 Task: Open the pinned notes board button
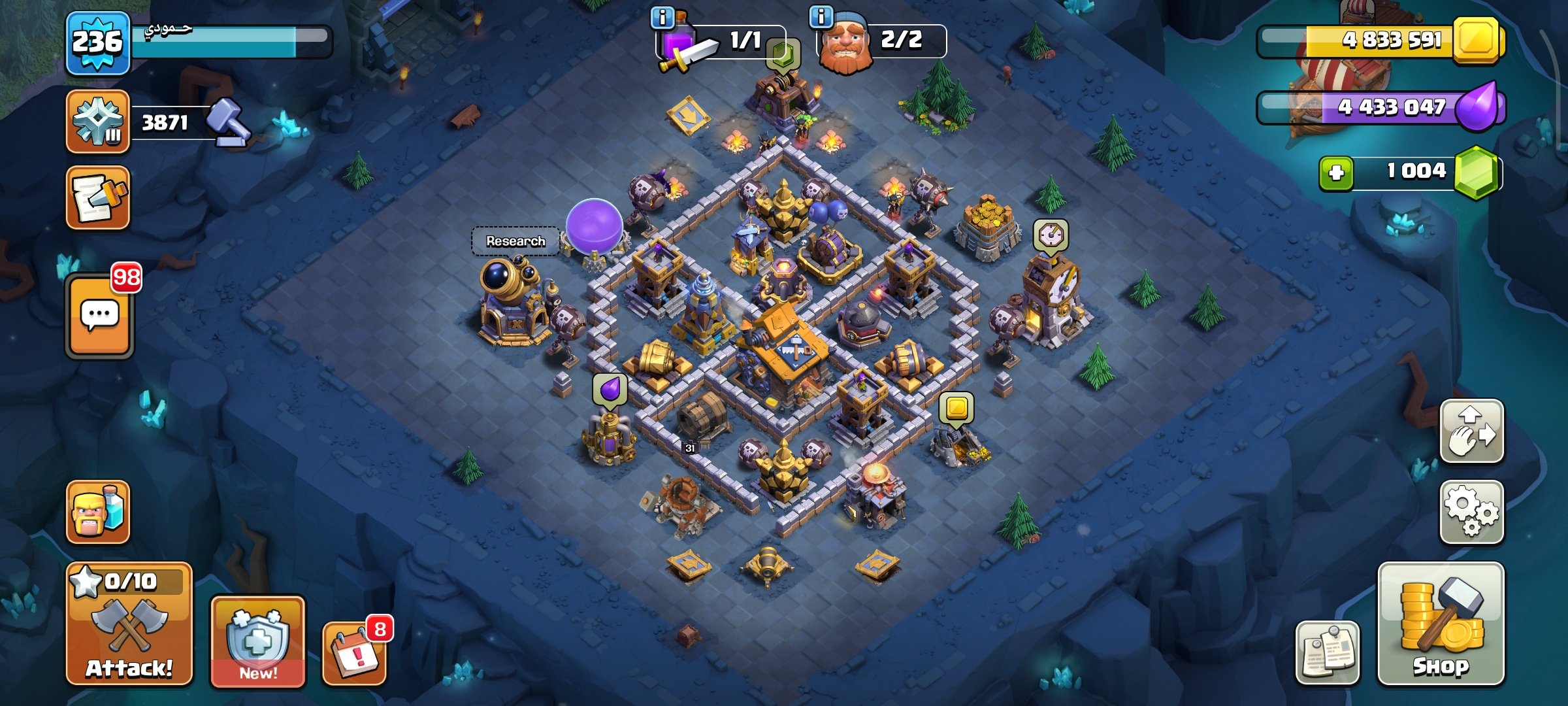point(1328,652)
